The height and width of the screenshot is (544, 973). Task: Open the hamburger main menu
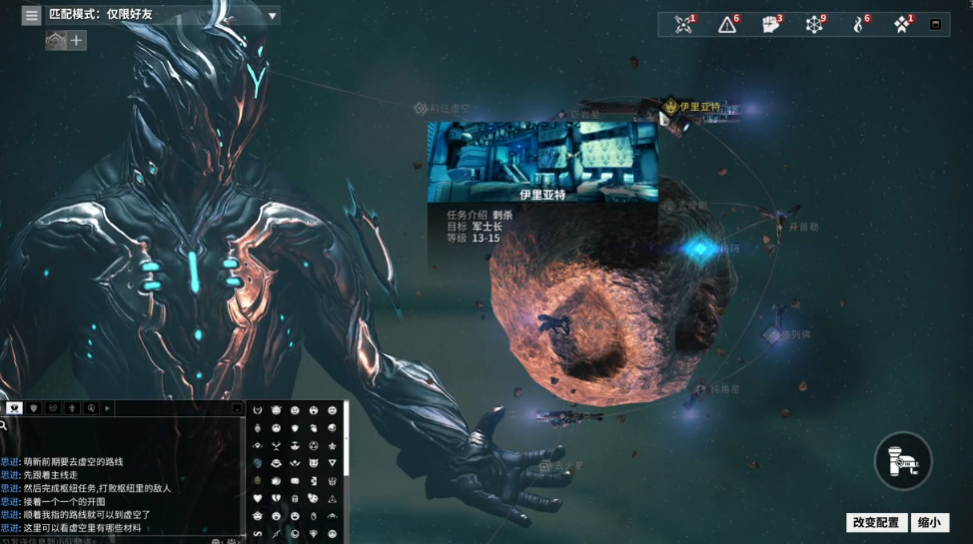(x=32, y=16)
